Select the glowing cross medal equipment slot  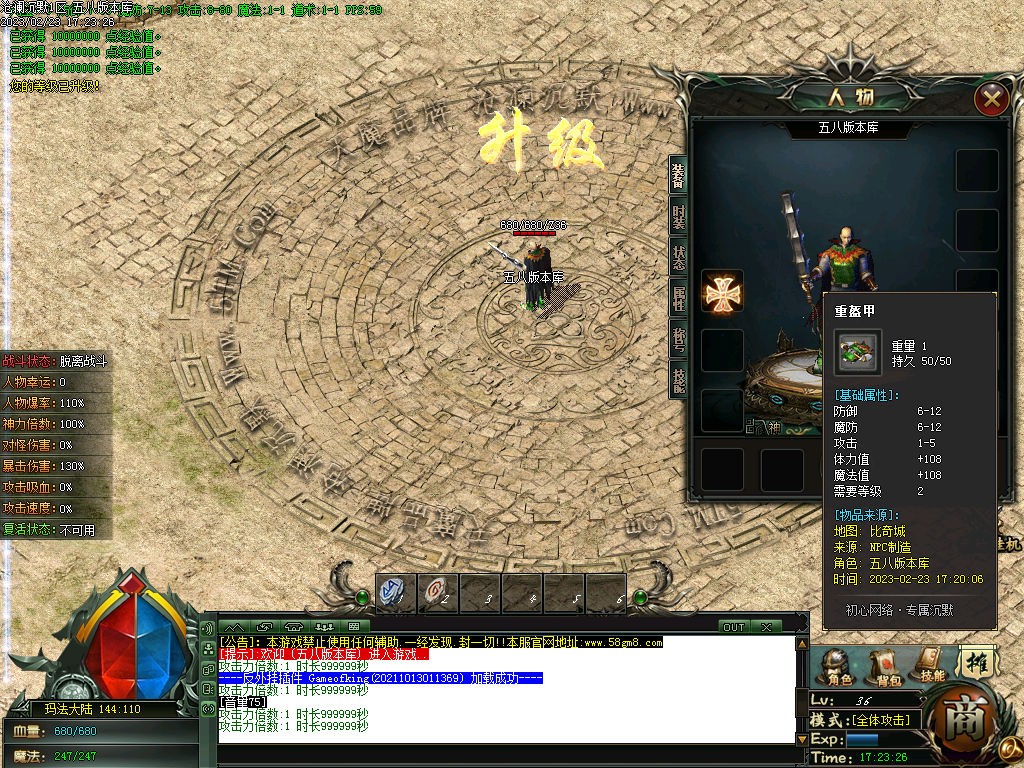[x=721, y=291]
